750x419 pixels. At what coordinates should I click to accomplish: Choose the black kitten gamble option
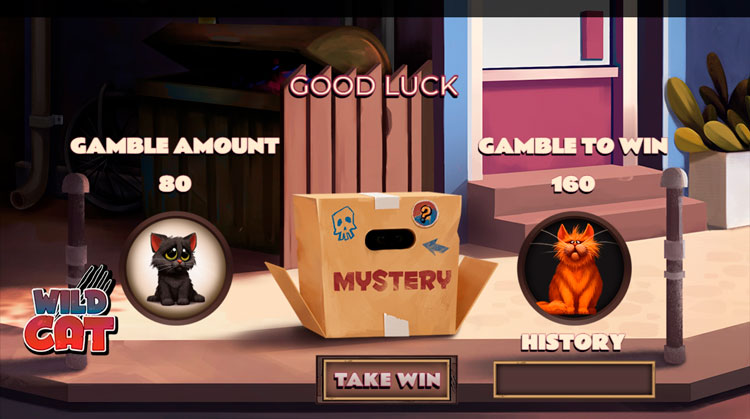[178, 267]
